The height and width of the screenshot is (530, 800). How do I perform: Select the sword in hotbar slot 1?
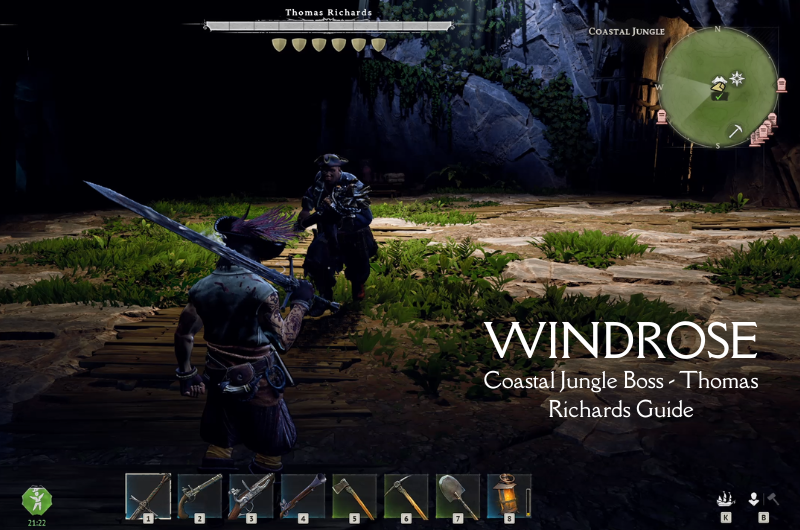coord(148,495)
